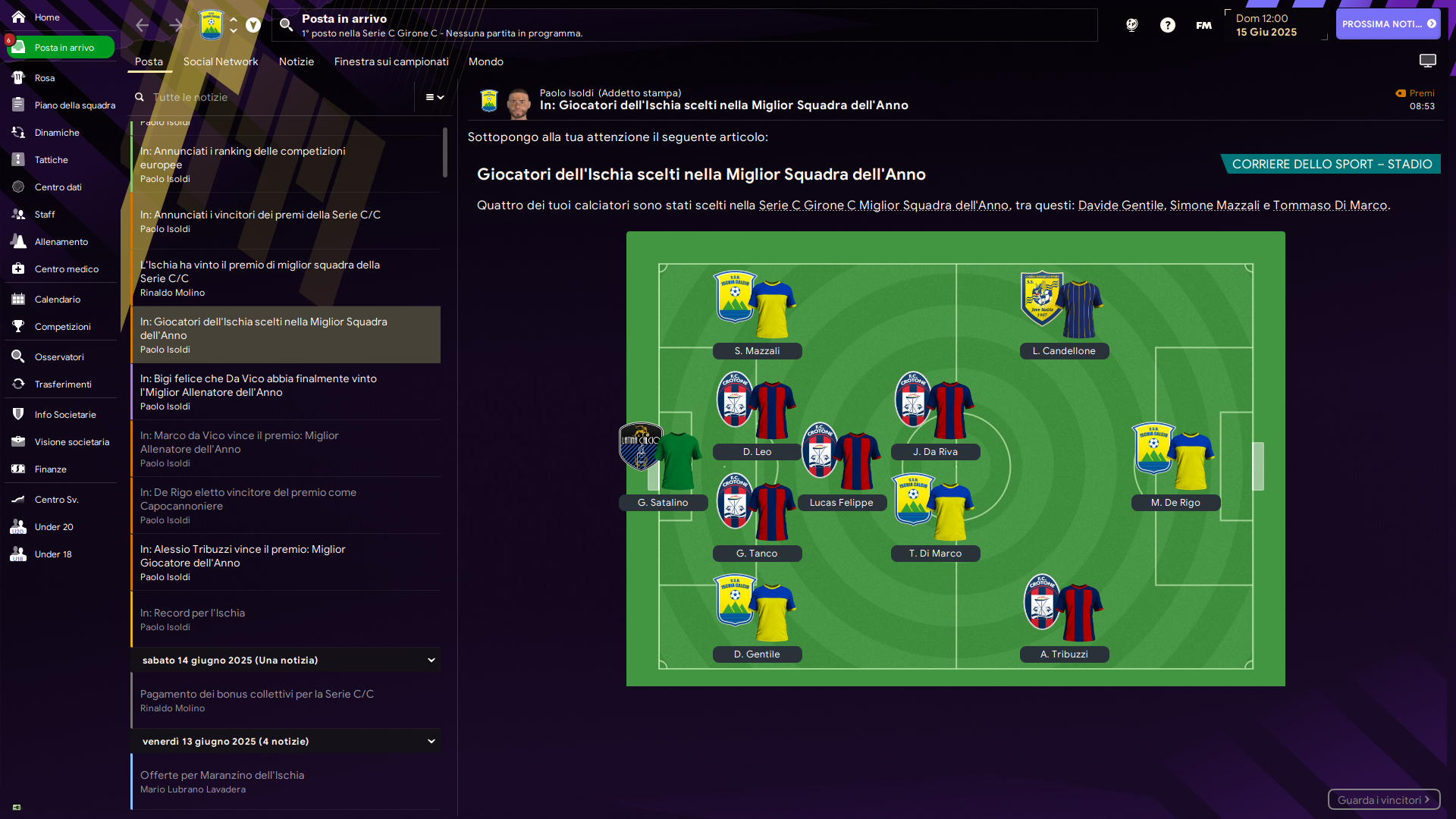
Task: Open Allenamento from the sidebar
Action: pyautogui.click(x=61, y=242)
